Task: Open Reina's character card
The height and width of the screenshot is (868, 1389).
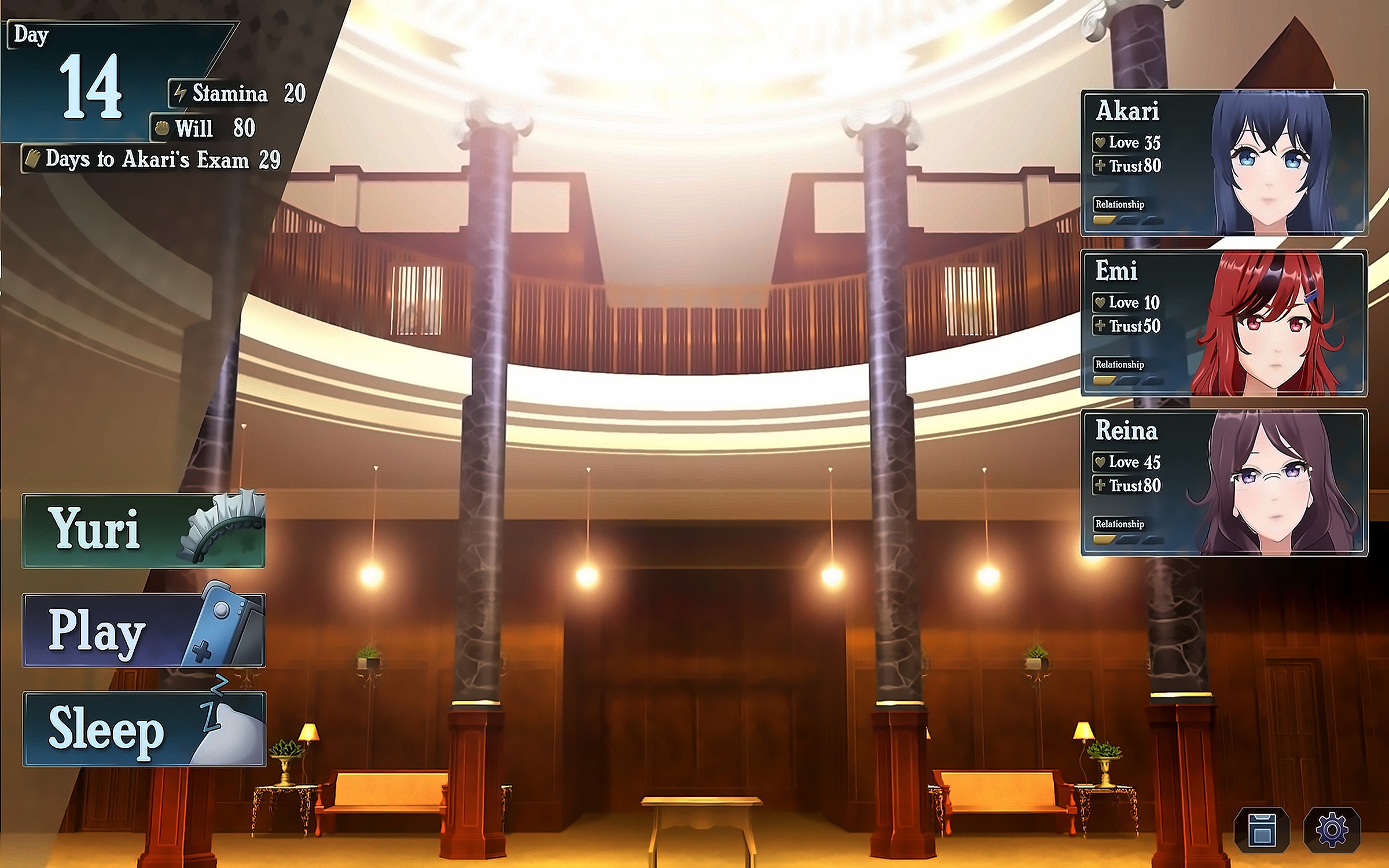Action: tap(1223, 483)
